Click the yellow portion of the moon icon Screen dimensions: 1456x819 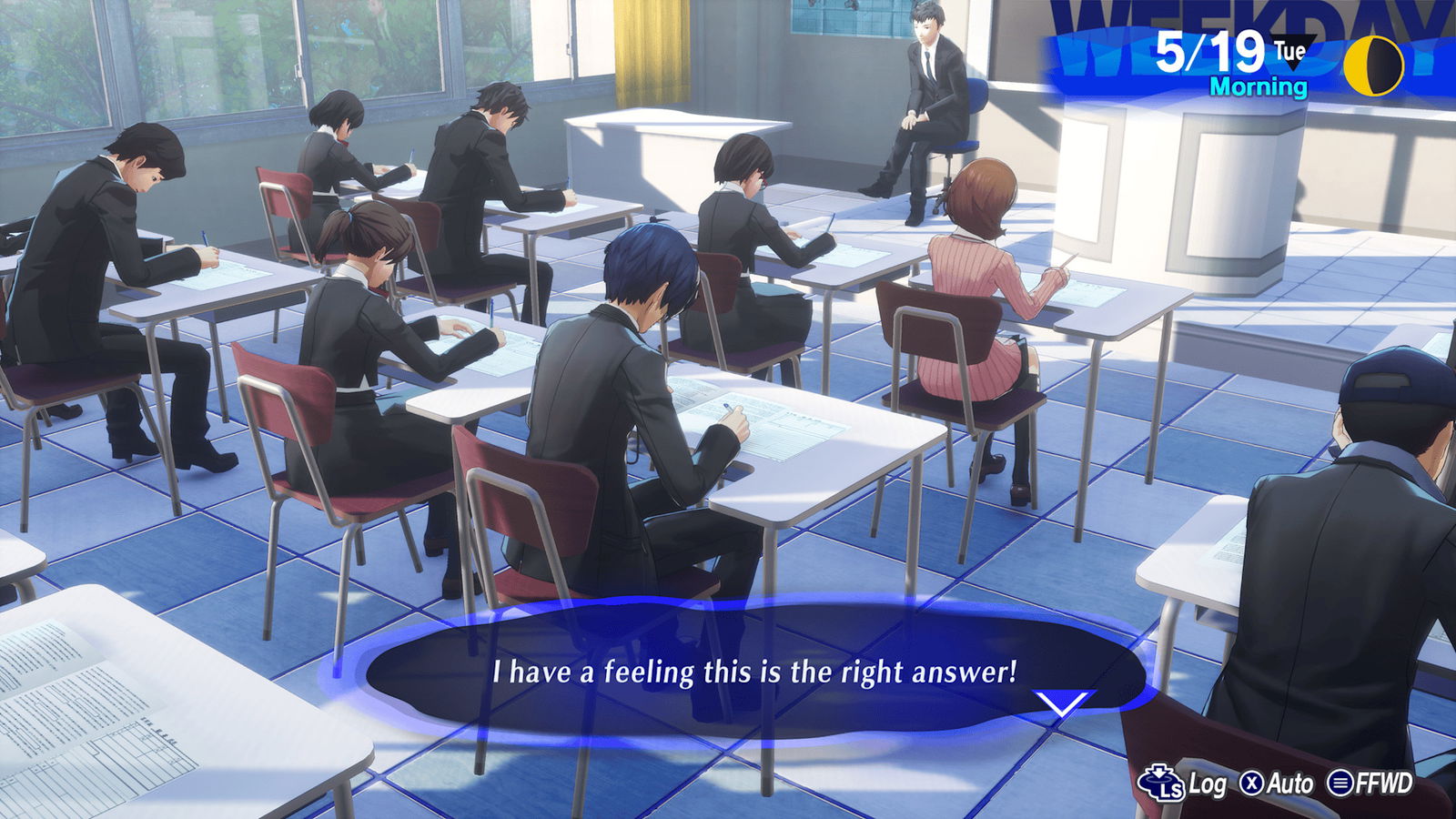click(x=1358, y=64)
